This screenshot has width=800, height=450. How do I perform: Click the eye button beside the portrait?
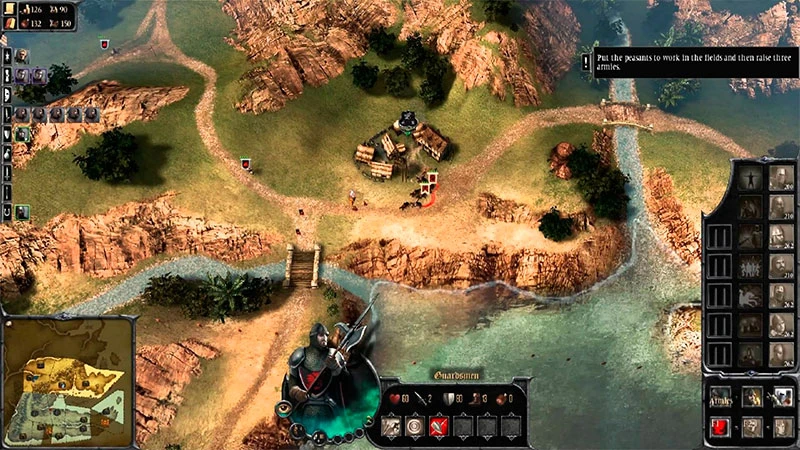click(284, 409)
